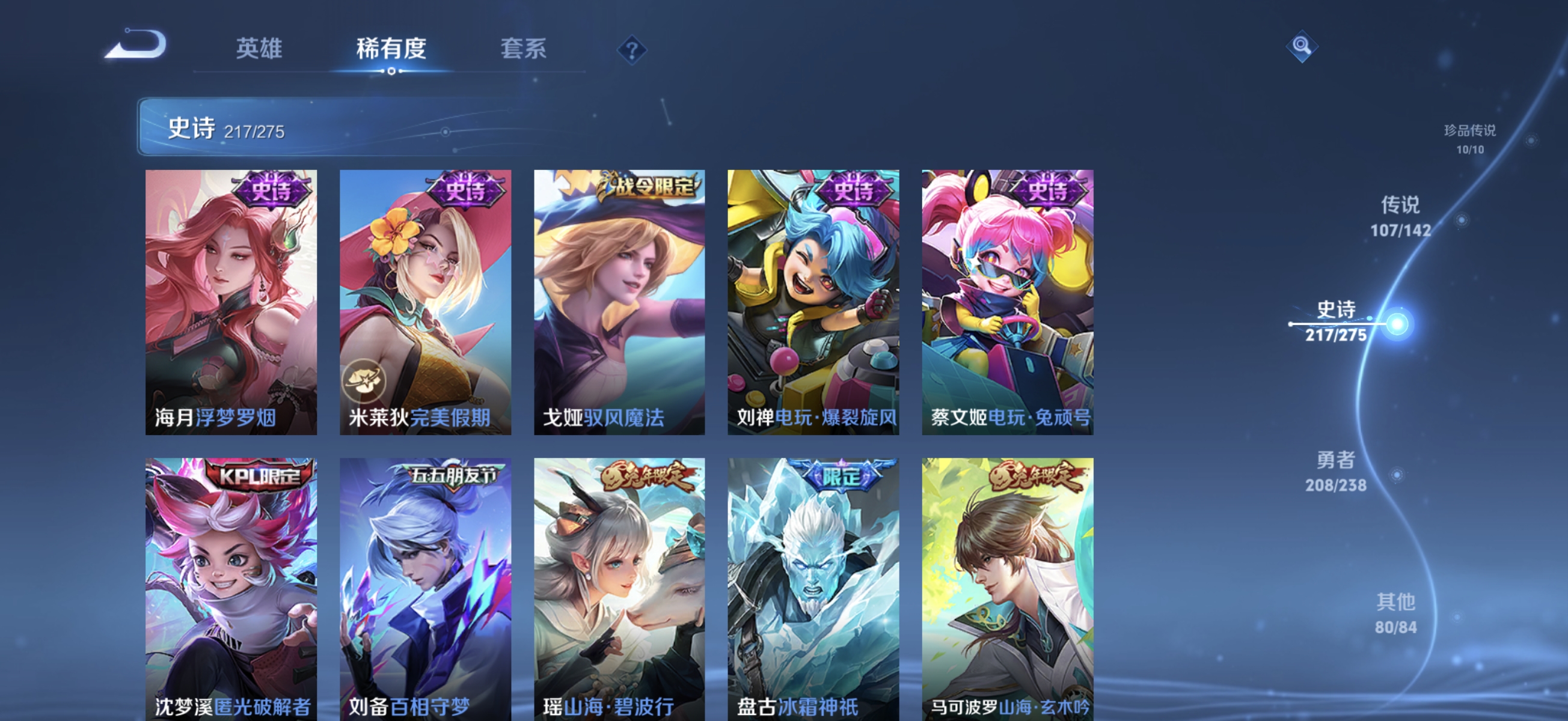
Task: Switch to the 套系 tab
Action: [523, 50]
